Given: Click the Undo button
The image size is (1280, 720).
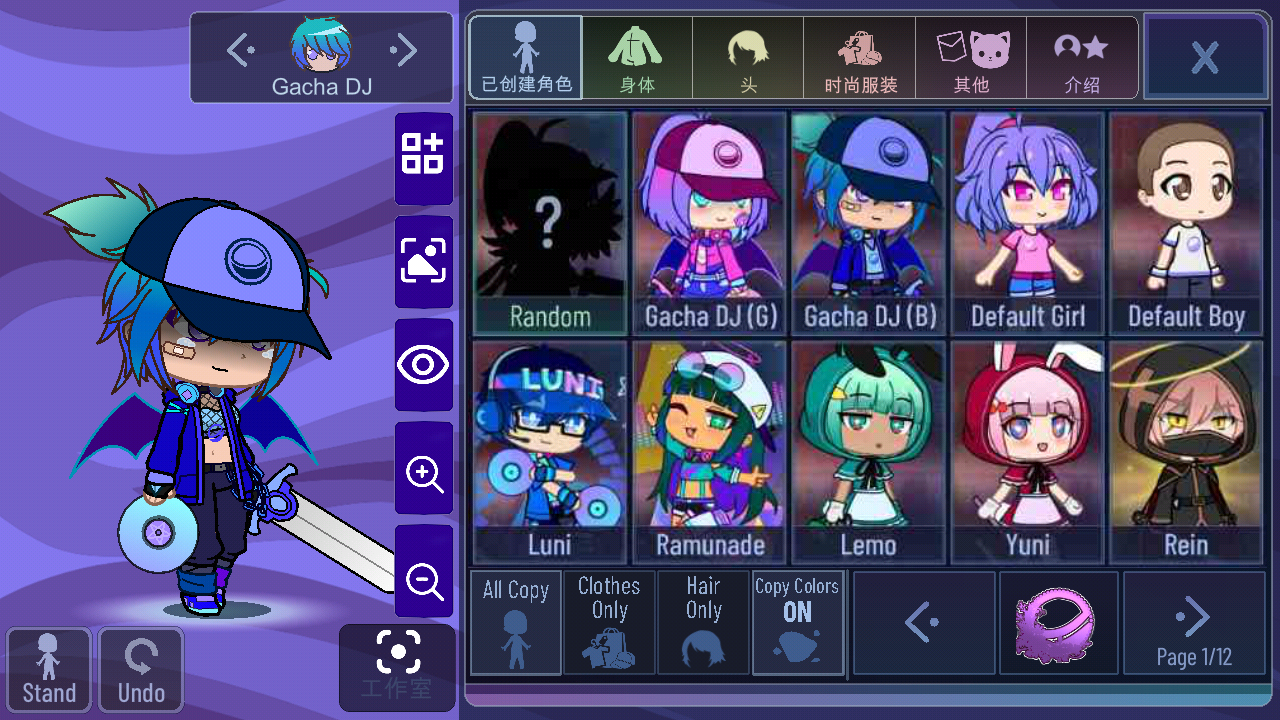Looking at the screenshot, I should [141, 670].
